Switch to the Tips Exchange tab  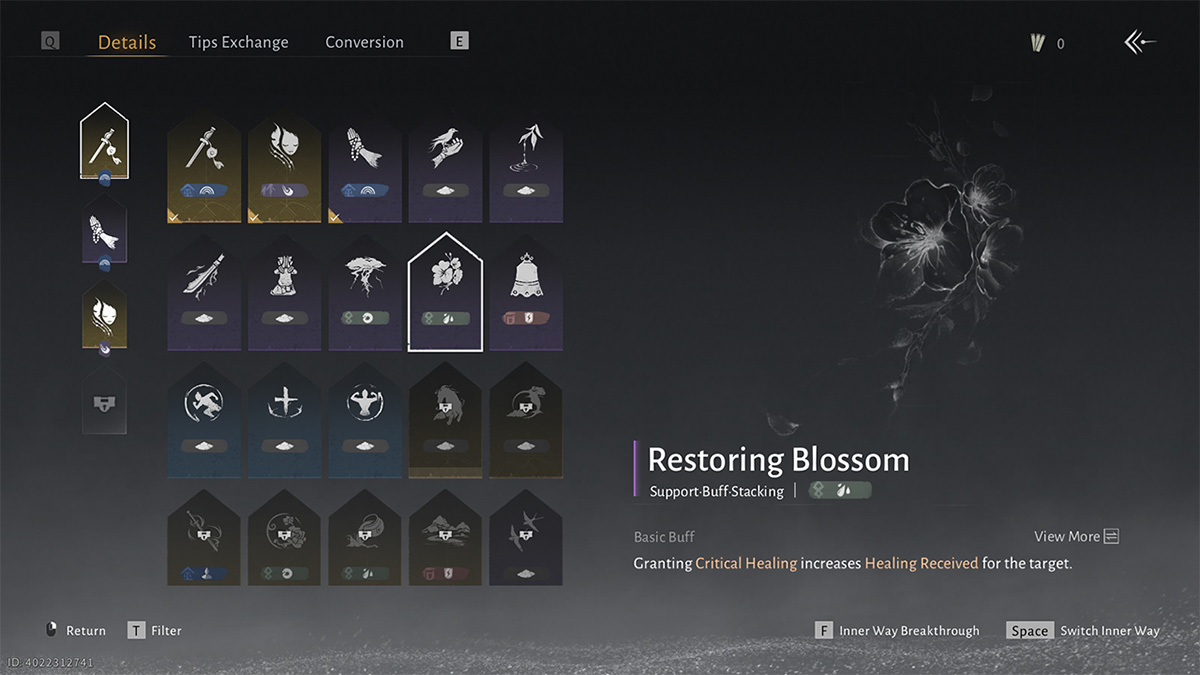point(238,42)
